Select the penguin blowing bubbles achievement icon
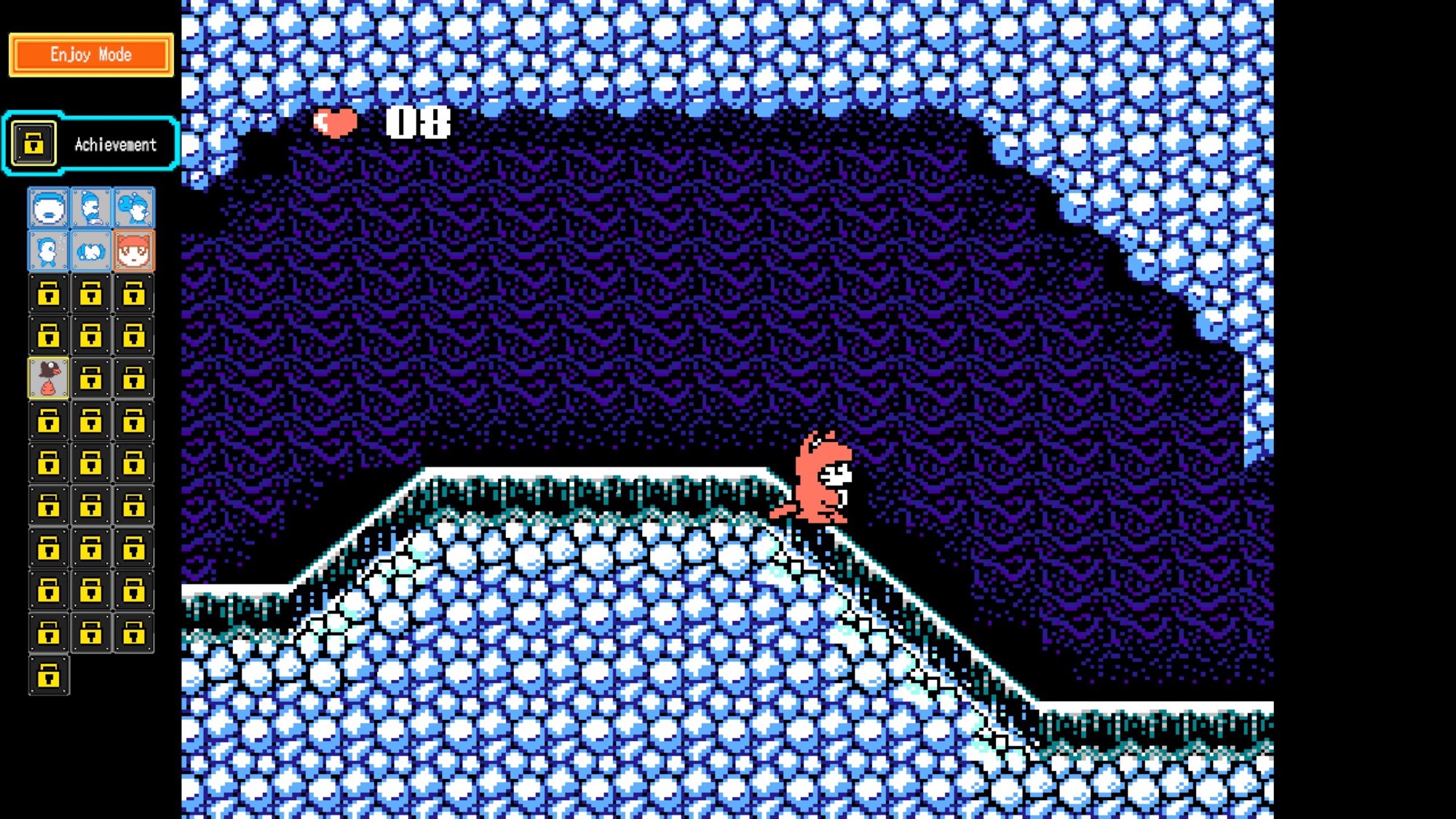Screen dimensions: 1456x819 48,250
